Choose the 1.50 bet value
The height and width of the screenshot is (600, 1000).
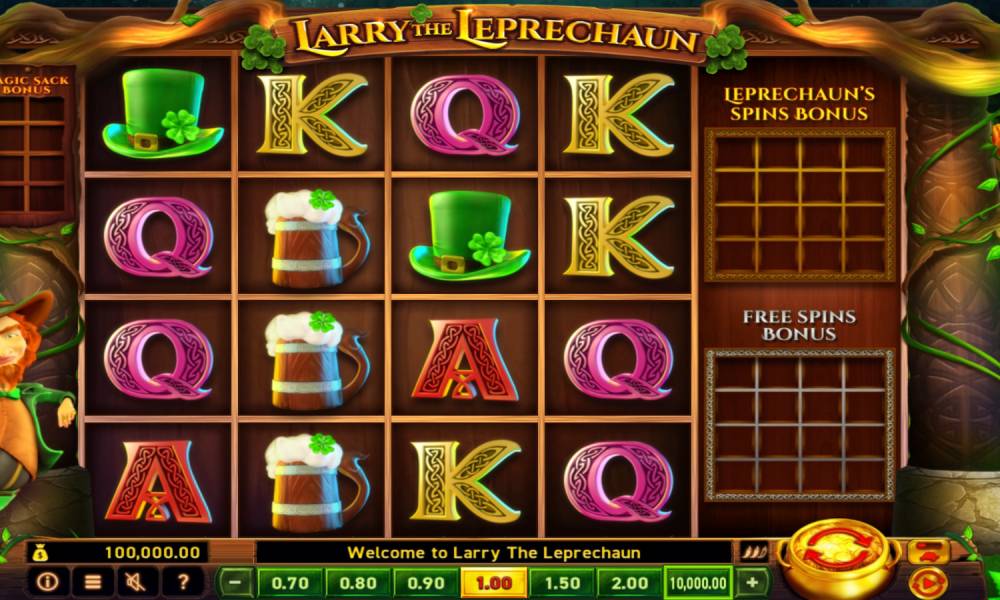[x=561, y=582]
